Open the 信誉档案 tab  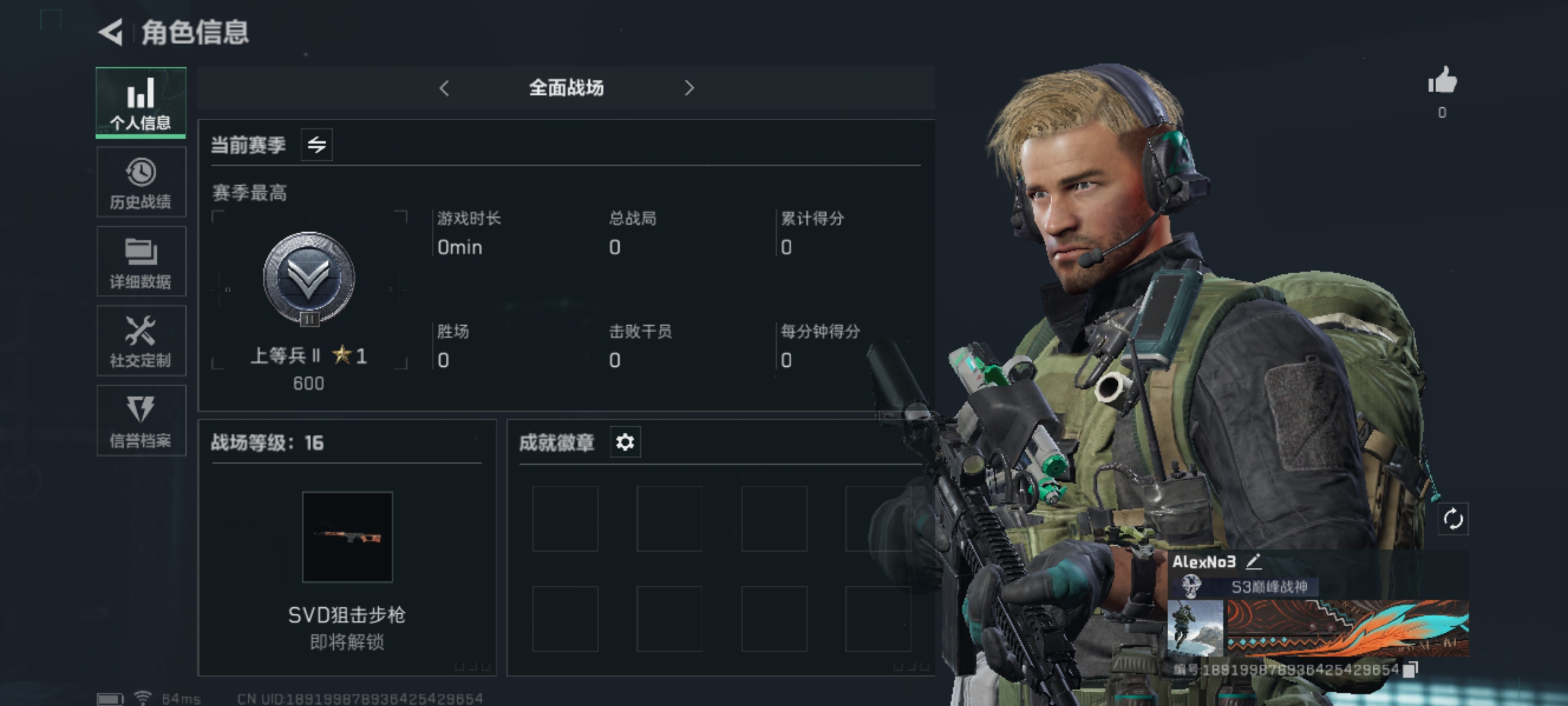pyautogui.click(x=140, y=421)
